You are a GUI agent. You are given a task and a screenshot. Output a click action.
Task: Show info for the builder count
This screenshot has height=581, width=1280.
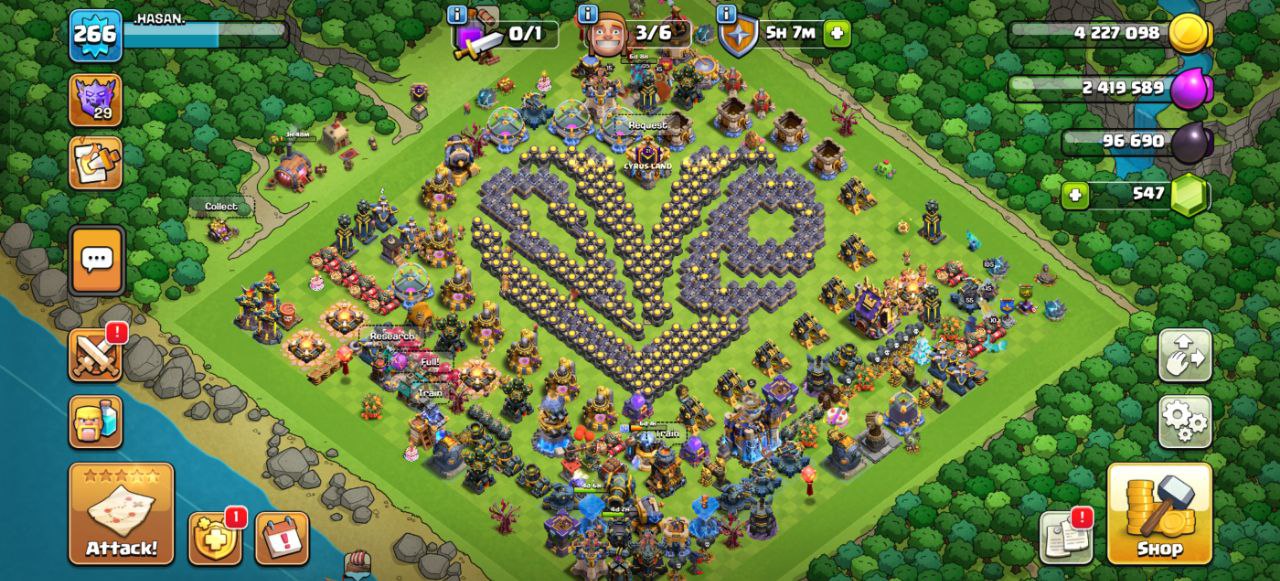tap(588, 15)
